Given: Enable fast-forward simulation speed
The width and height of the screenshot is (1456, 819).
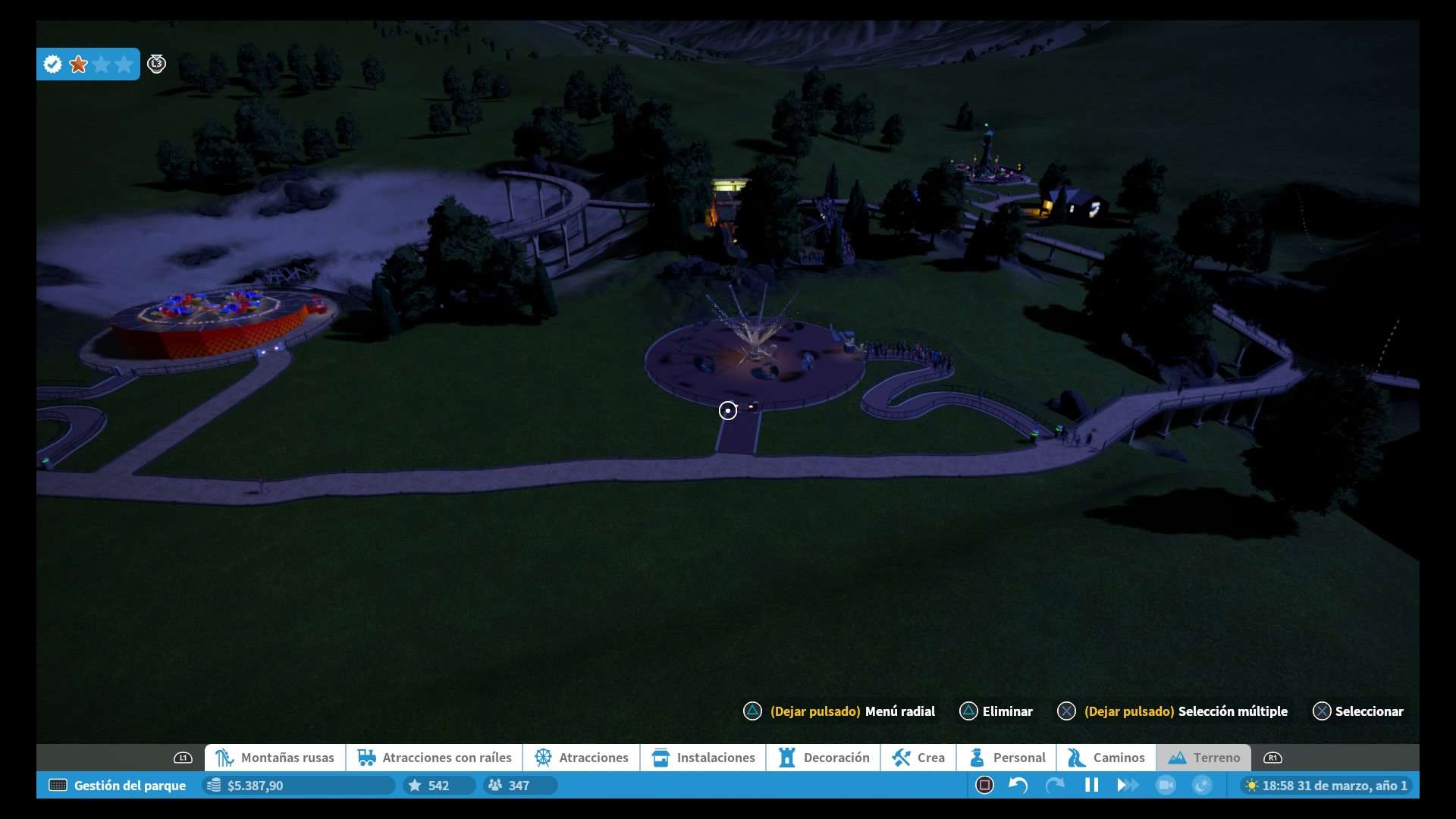Looking at the screenshot, I should pos(1128,786).
